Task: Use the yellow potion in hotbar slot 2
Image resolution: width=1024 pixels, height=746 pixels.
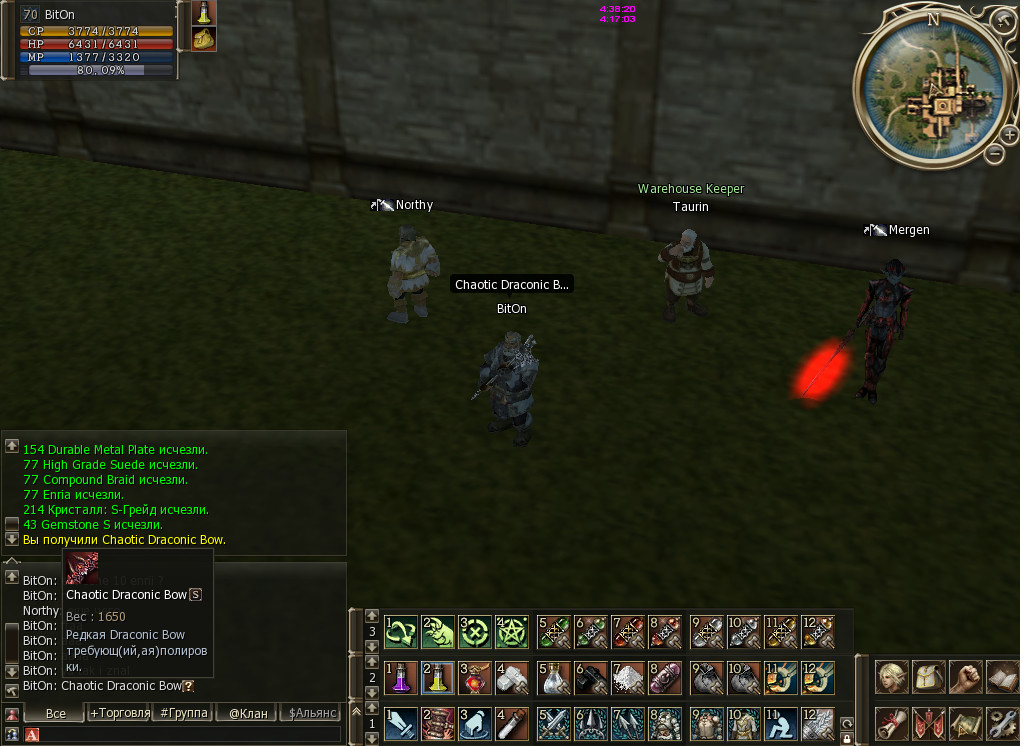Action: [438, 678]
